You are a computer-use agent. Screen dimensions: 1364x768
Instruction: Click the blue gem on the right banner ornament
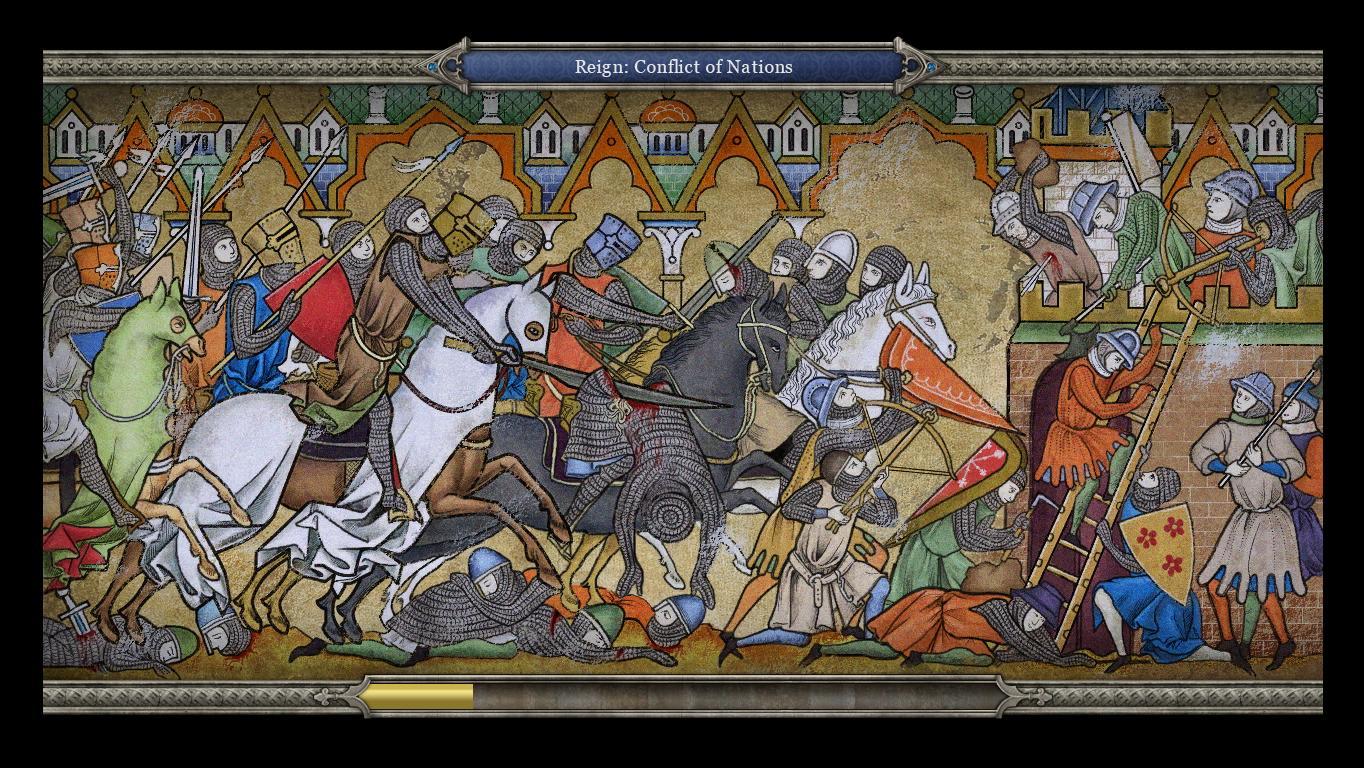coord(932,67)
